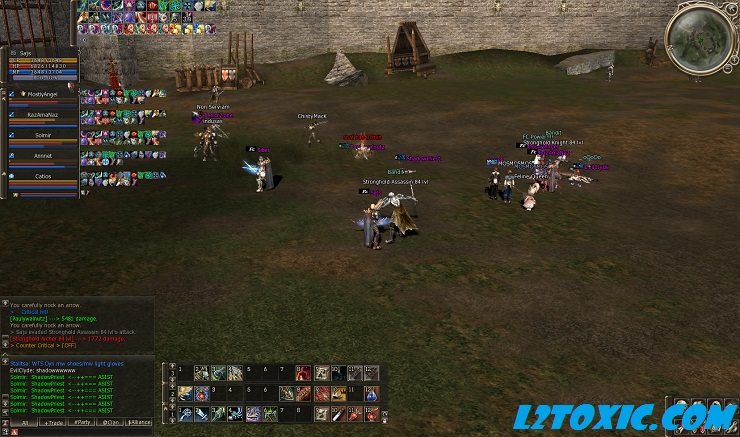Image resolution: width=740 pixels, height=437 pixels.
Task: Show the @Clan chat tab
Action: [x=110, y=422]
